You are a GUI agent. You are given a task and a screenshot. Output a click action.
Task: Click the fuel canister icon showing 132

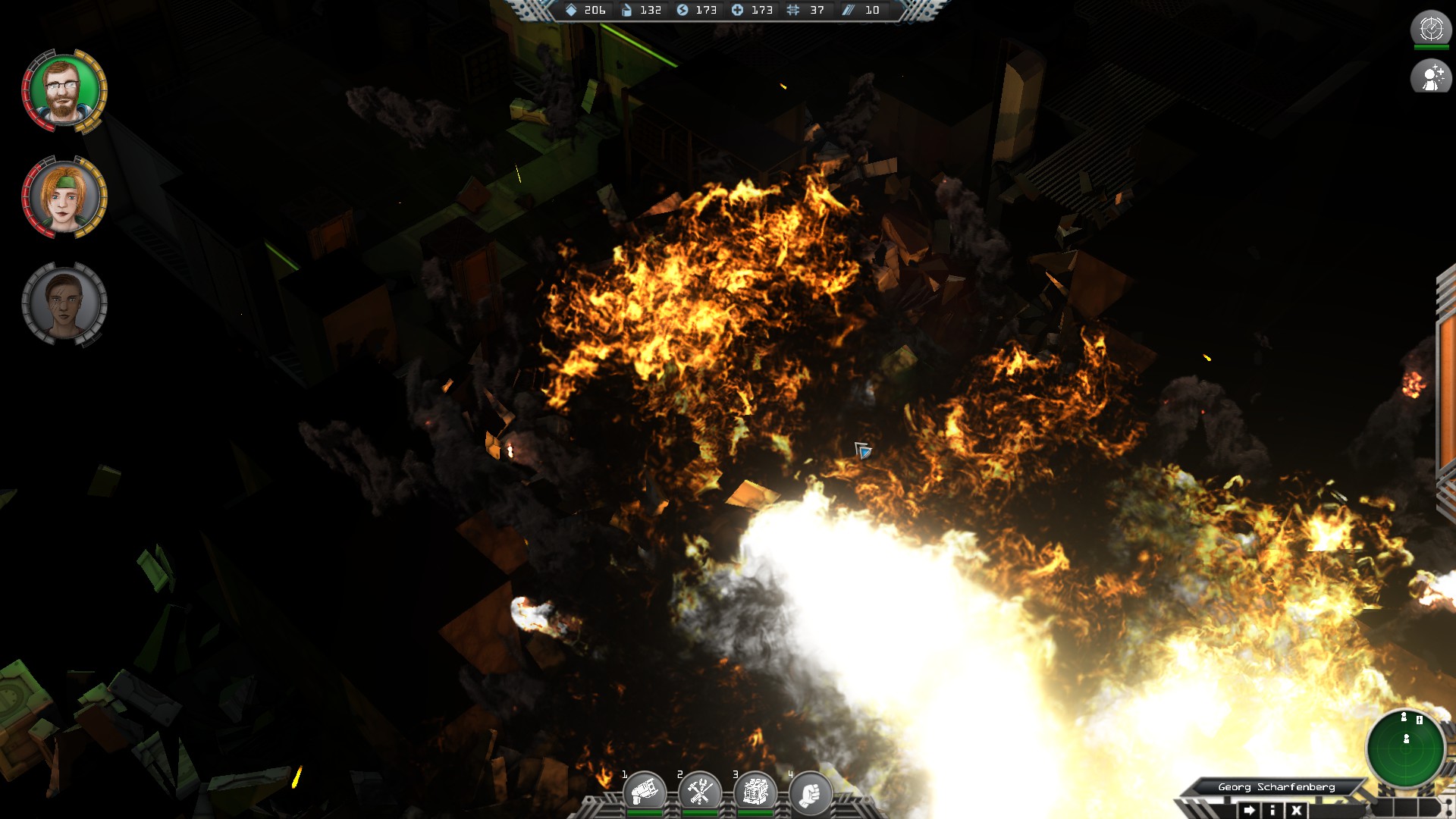click(625, 11)
